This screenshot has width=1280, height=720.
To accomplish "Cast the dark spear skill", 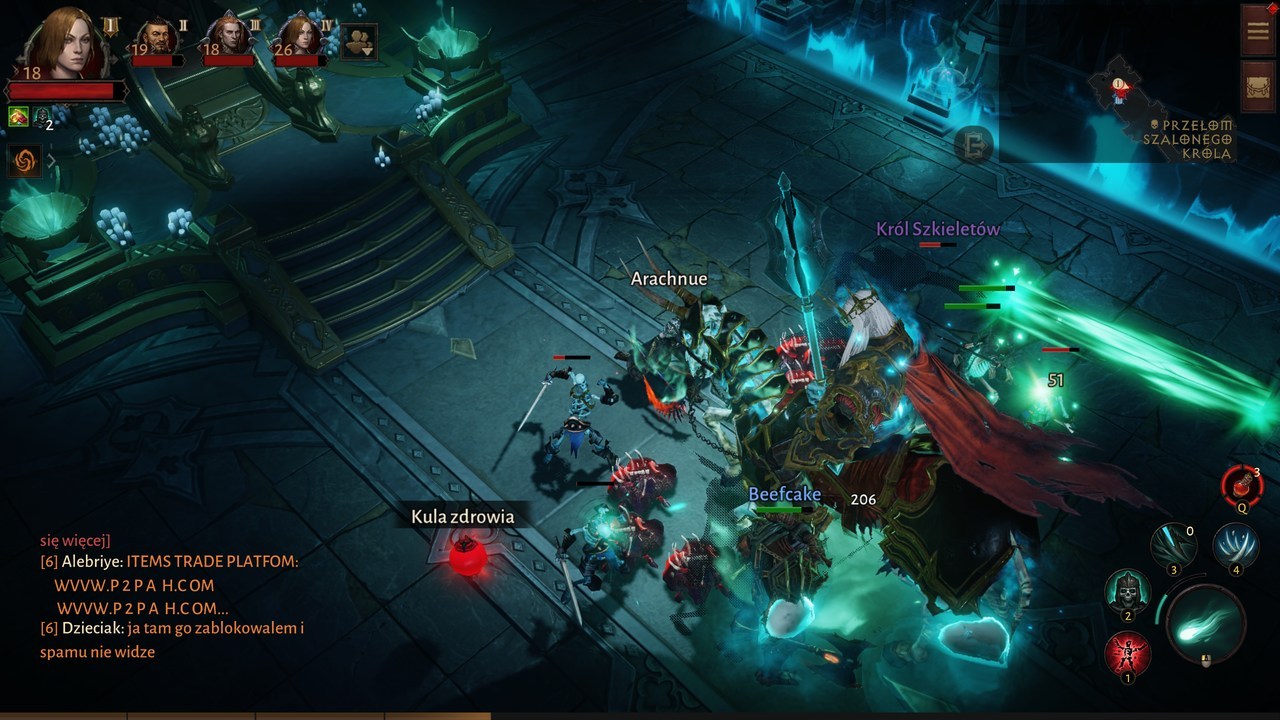I will pos(1173,547).
